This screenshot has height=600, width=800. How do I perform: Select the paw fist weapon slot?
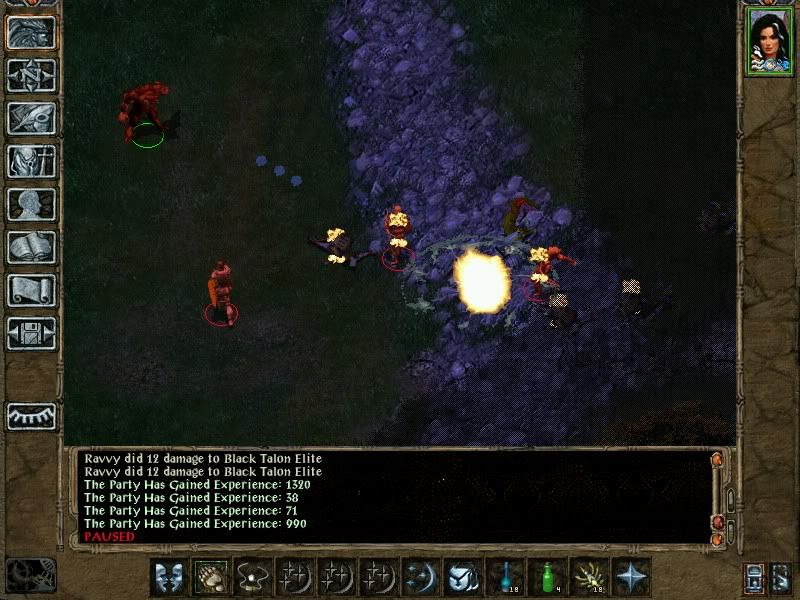(x=212, y=576)
